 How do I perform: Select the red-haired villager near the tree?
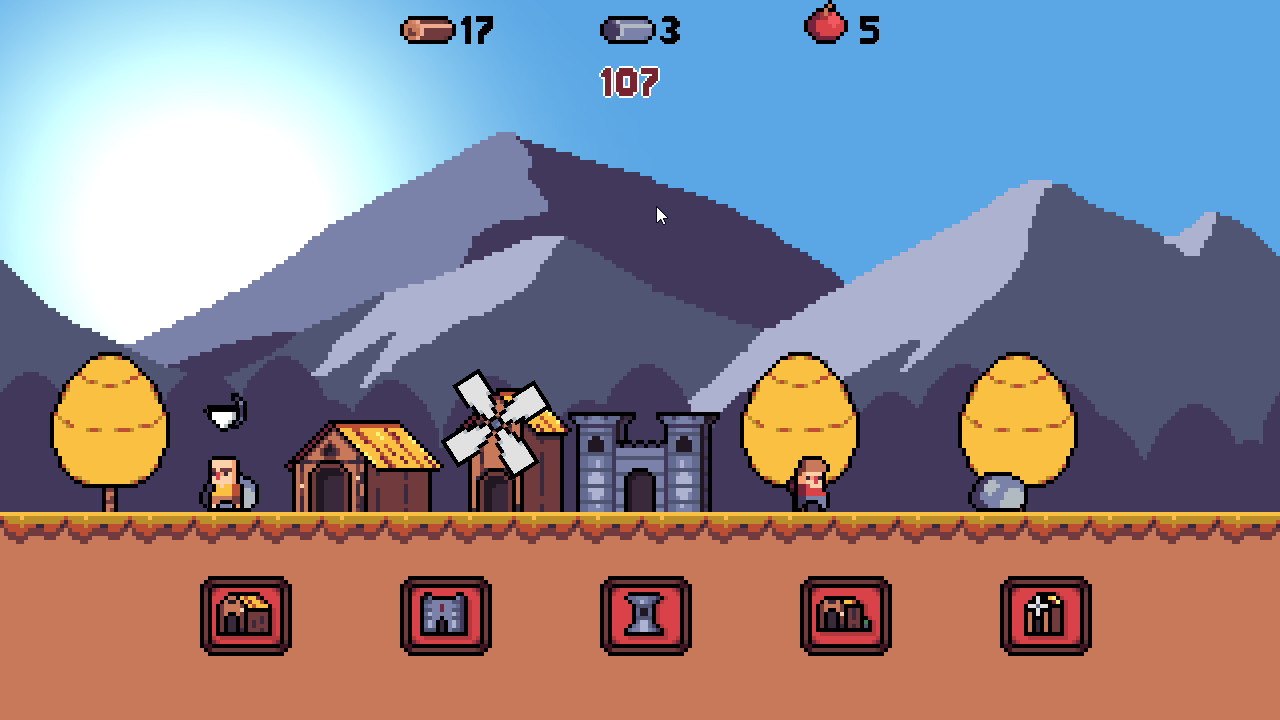[x=810, y=484]
